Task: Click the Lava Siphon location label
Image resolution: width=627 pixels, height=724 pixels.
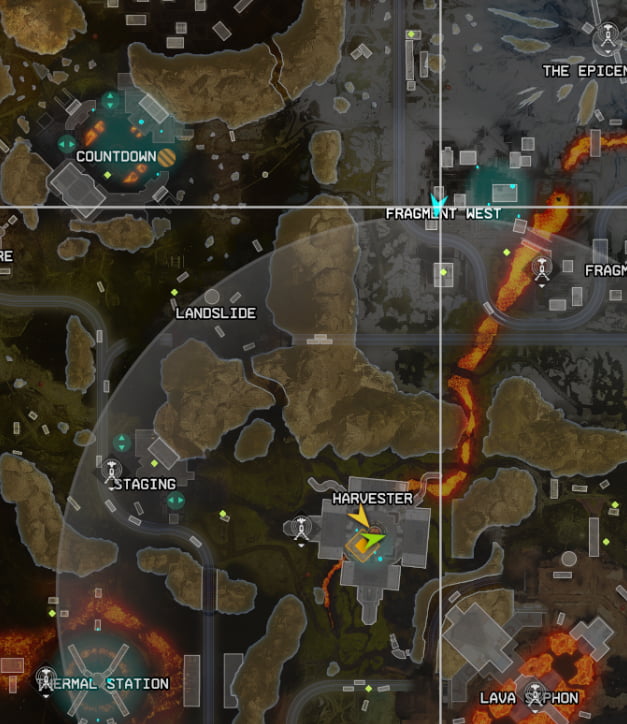Action: [x=529, y=697]
